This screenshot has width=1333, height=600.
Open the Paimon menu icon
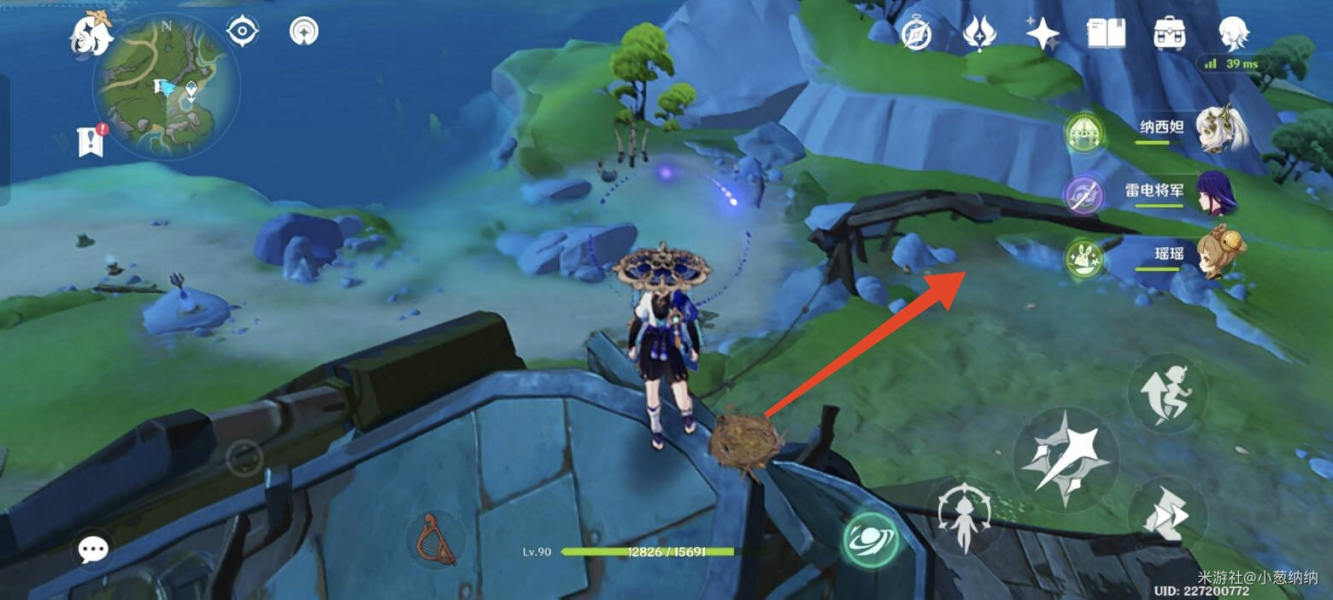tap(90, 35)
